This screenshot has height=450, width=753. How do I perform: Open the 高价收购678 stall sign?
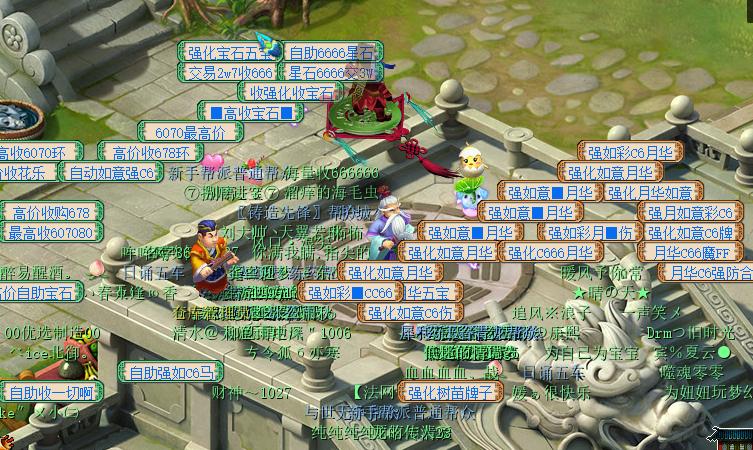(52, 212)
